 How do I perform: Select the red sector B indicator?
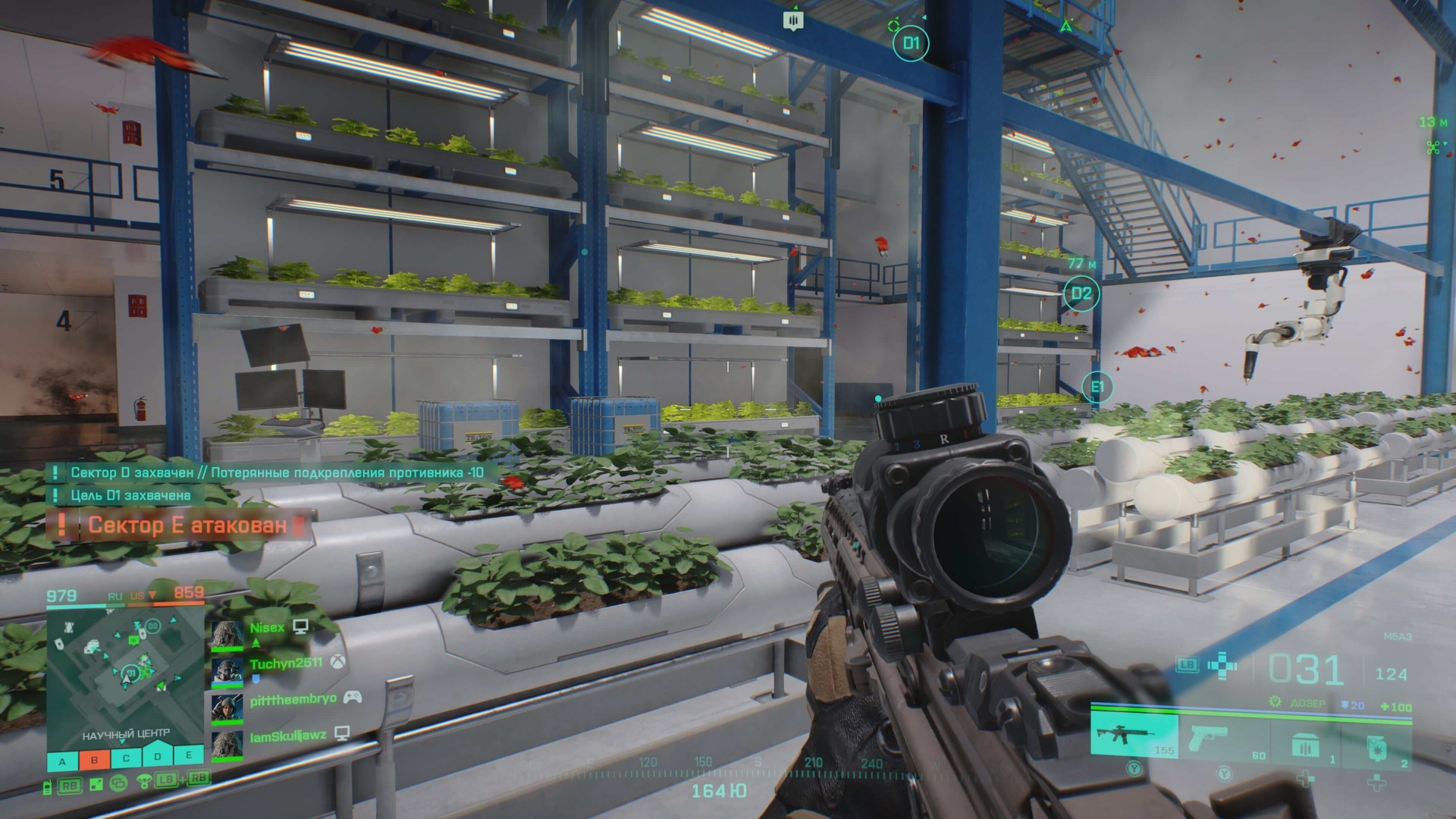tap(94, 759)
